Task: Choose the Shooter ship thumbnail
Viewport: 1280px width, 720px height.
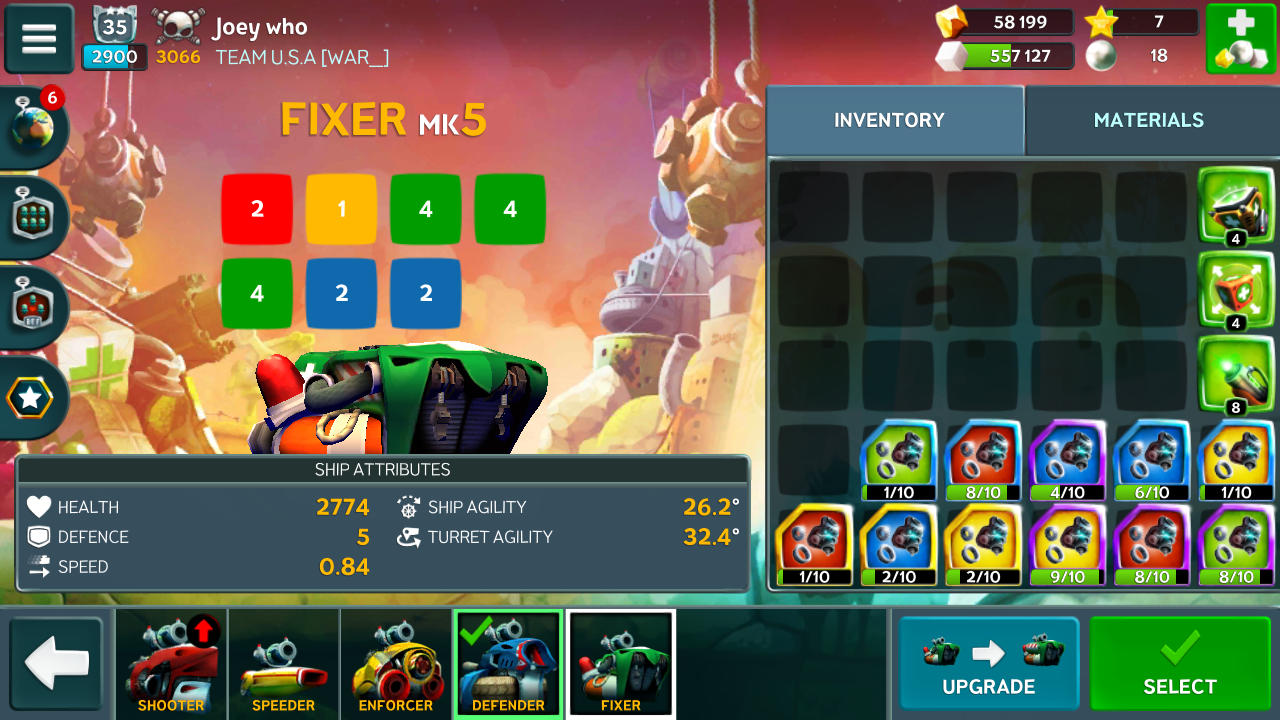Action: pos(171,665)
